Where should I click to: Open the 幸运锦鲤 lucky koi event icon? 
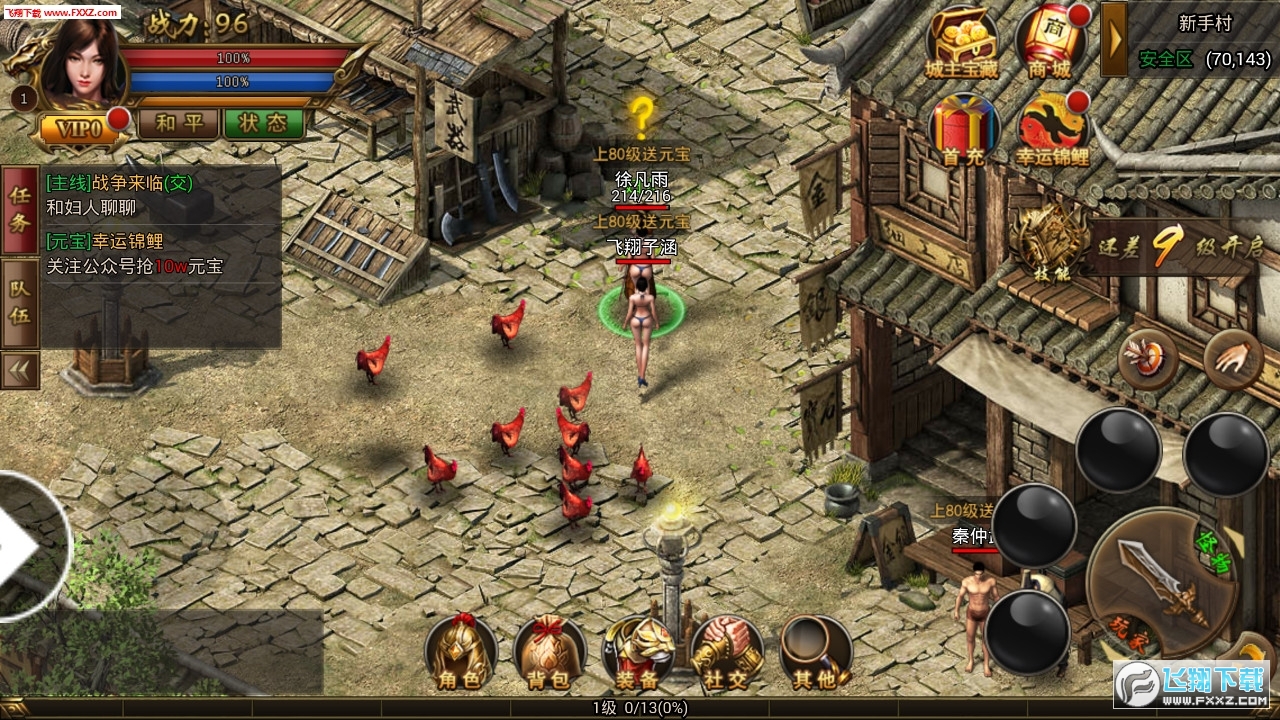[x=1052, y=130]
